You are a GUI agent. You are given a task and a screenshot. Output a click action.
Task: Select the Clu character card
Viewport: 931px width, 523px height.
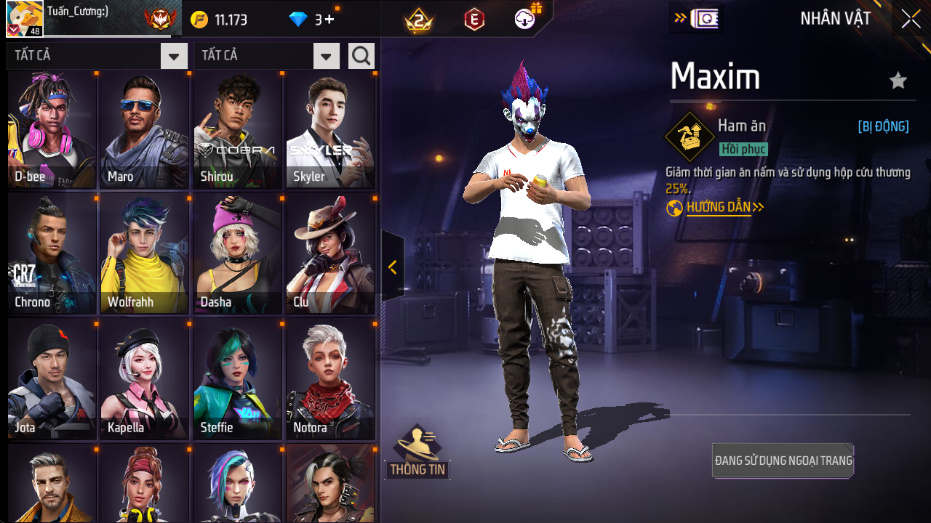pos(331,254)
